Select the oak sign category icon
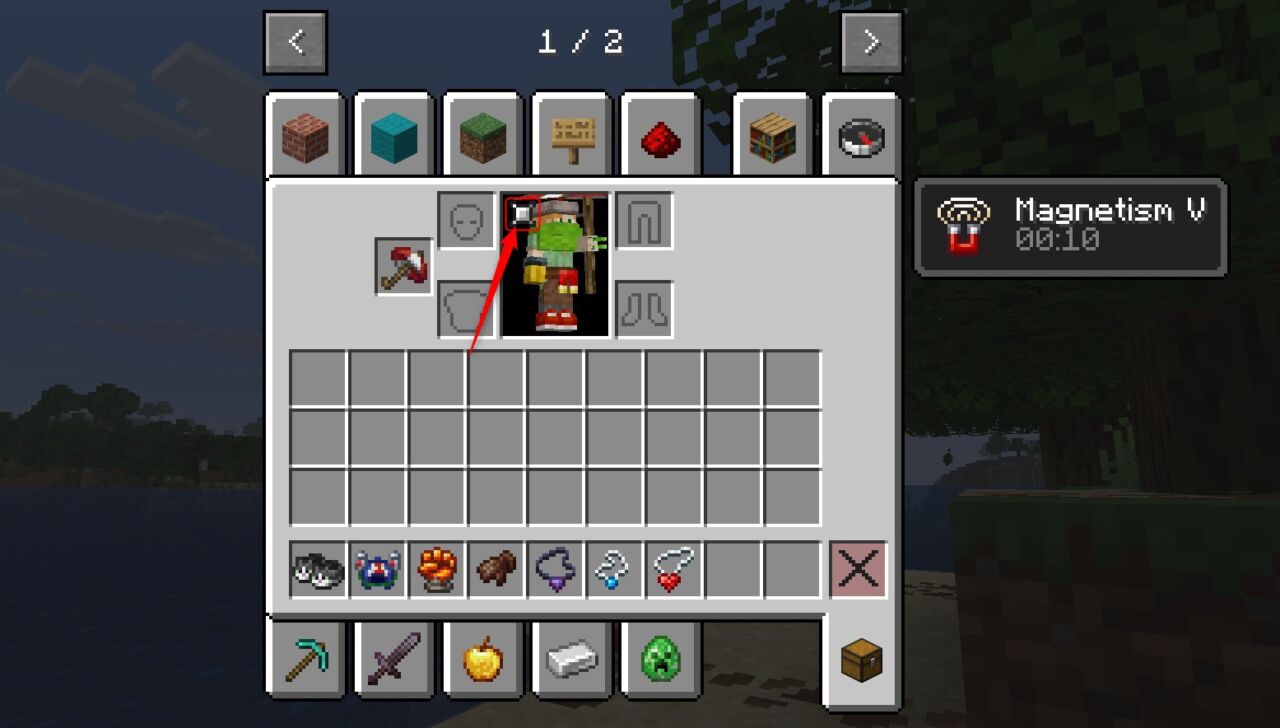This screenshot has width=1280, height=728. click(x=571, y=137)
